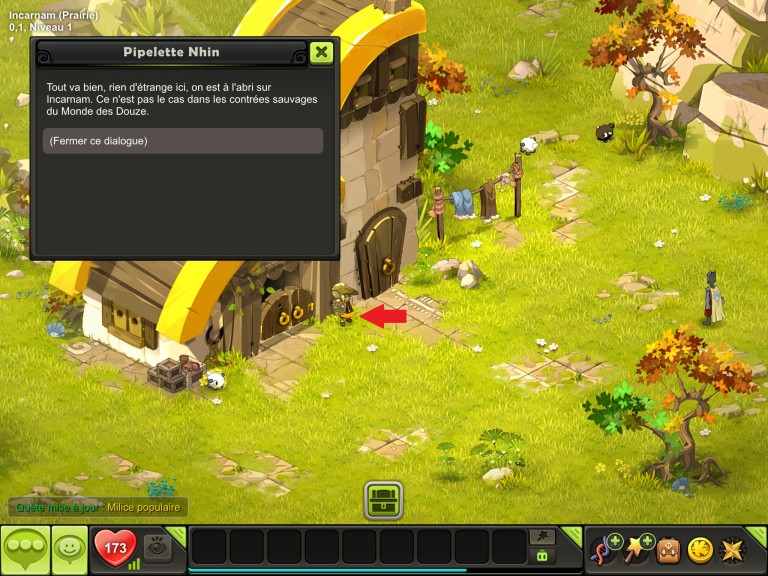
Task: Choose the "(Fermer ce dialogue)" reply
Action: pyautogui.click(x=183, y=141)
